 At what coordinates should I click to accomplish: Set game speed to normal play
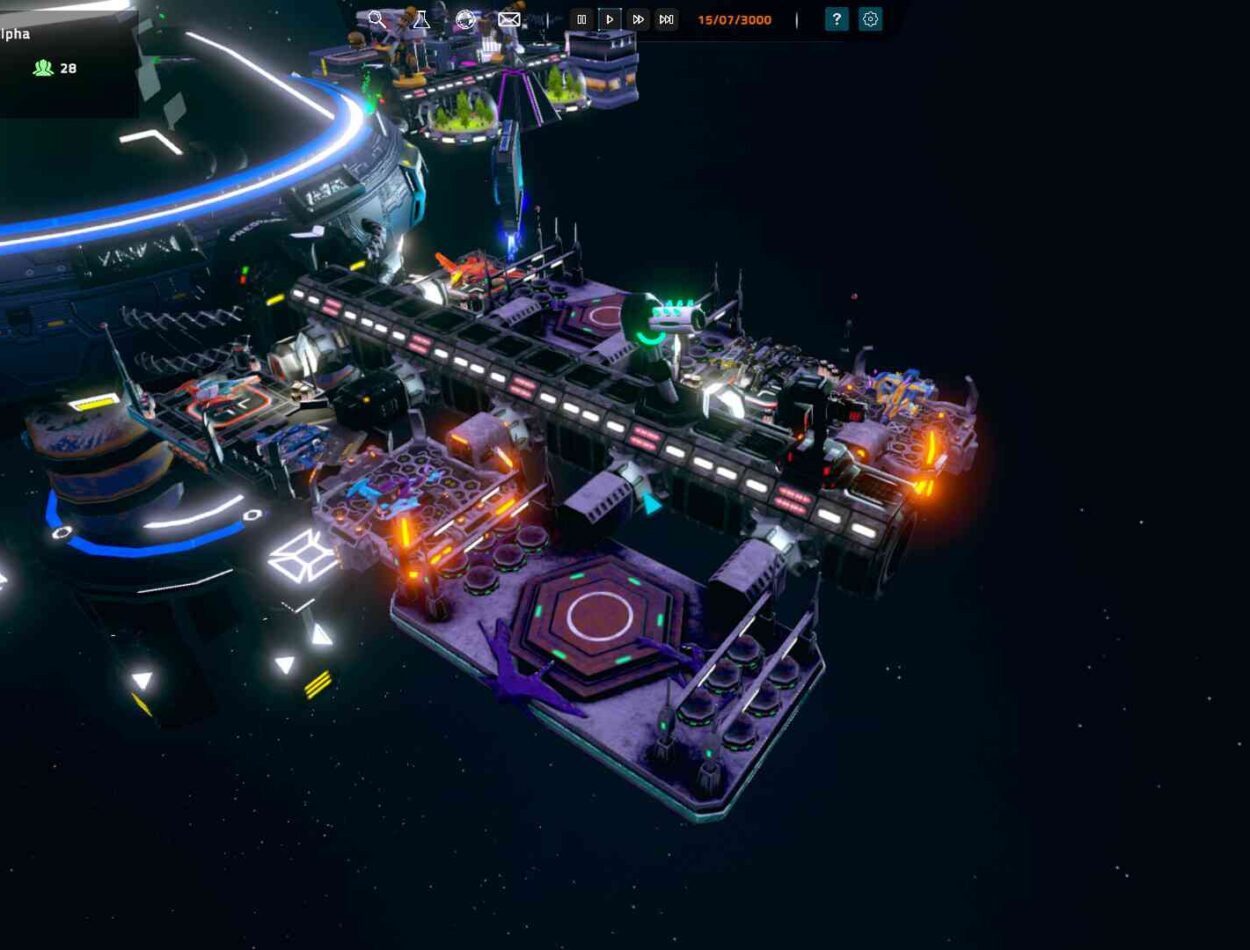(610, 19)
